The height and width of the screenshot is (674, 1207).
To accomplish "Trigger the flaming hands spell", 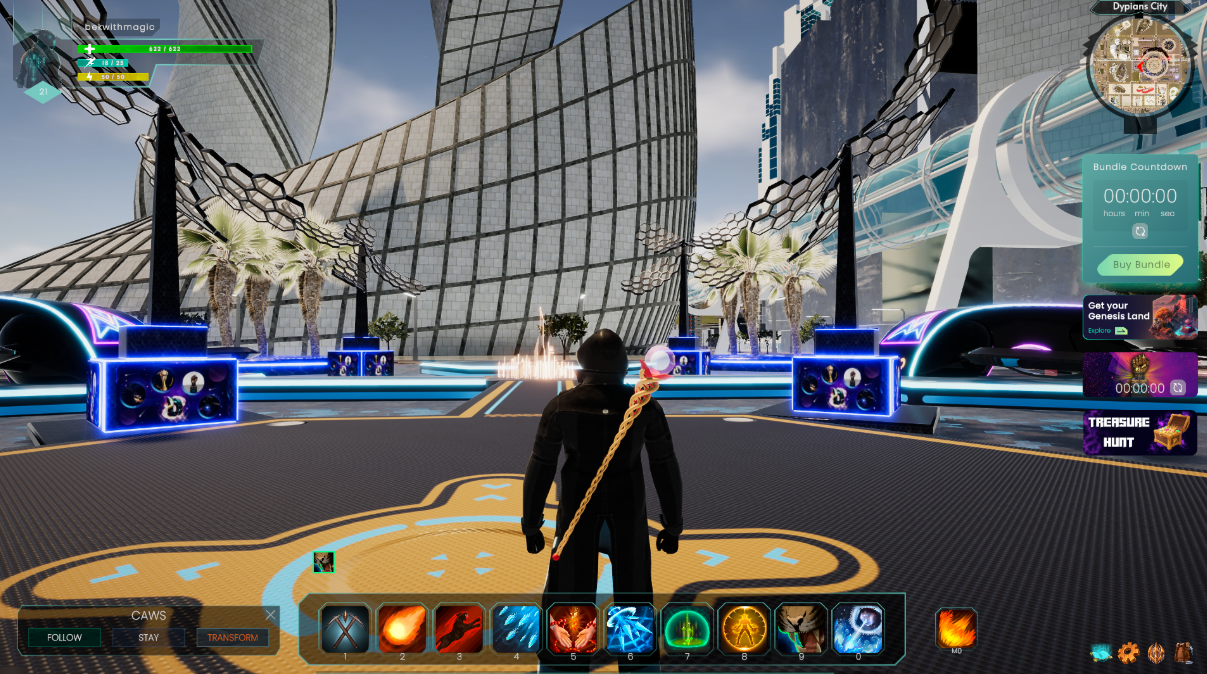I will (573, 628).
